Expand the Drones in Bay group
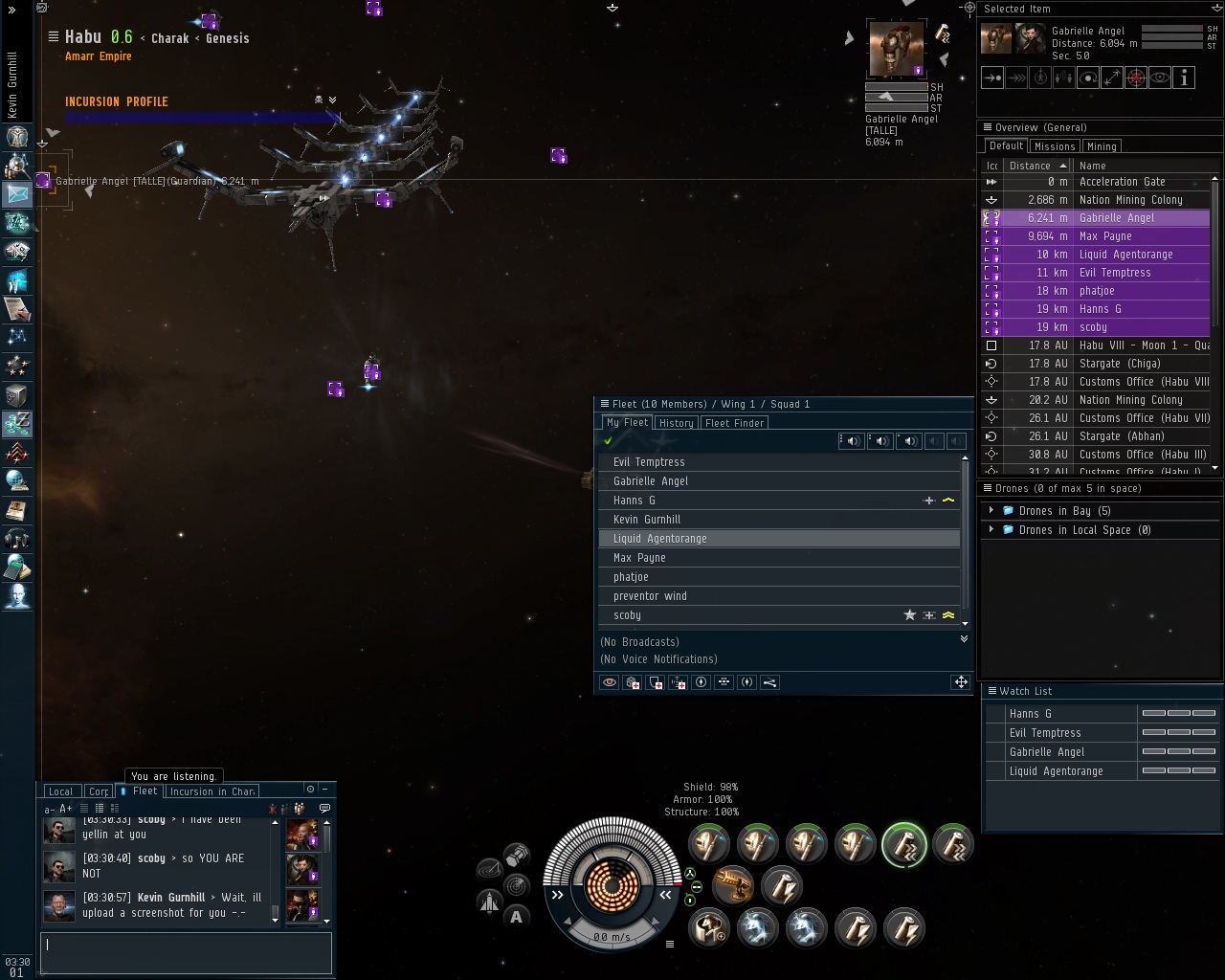Screen dimensions: 1225x980 (991, 511)
